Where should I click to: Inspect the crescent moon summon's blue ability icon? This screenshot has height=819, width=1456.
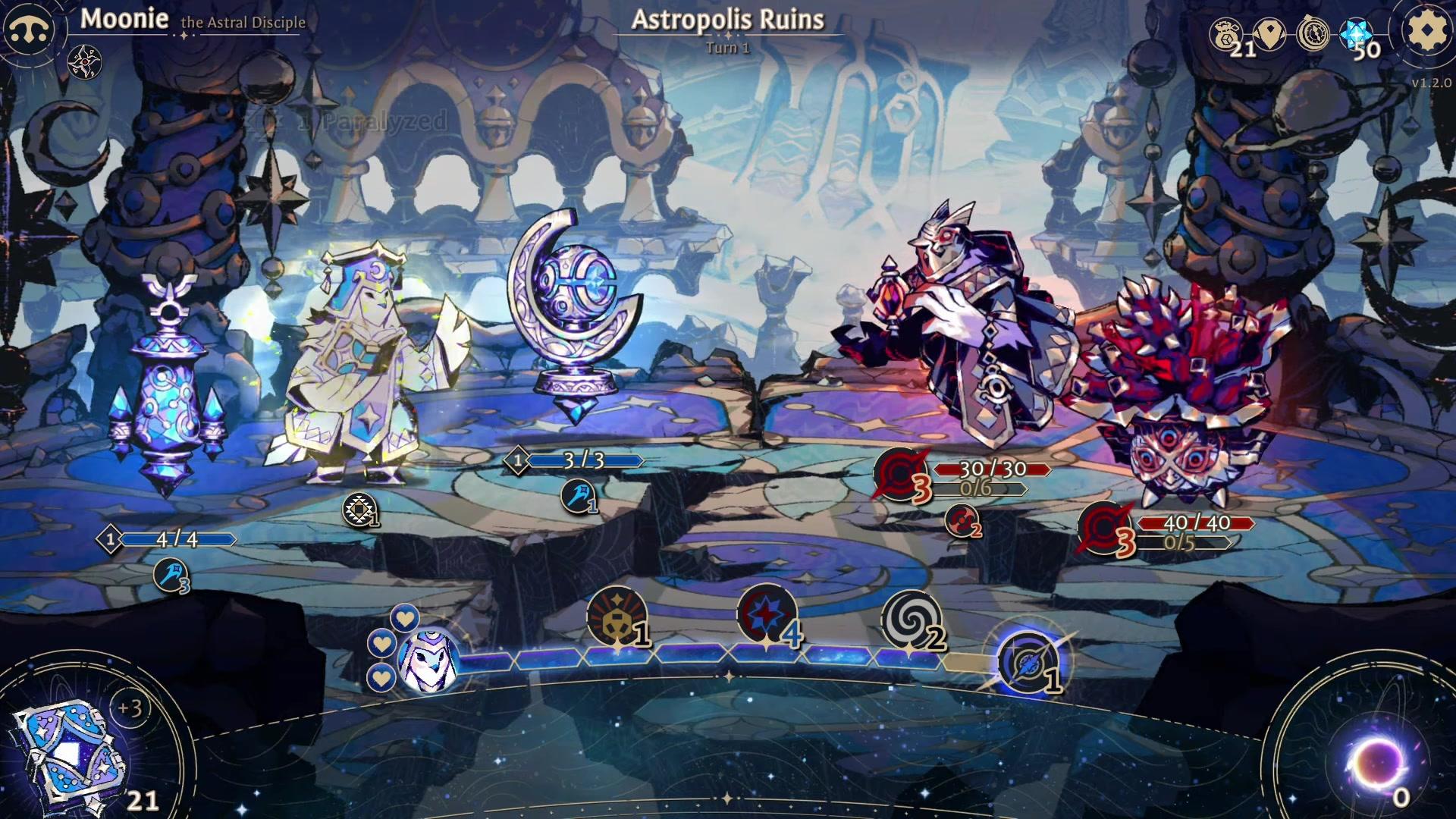click(577, 497)
